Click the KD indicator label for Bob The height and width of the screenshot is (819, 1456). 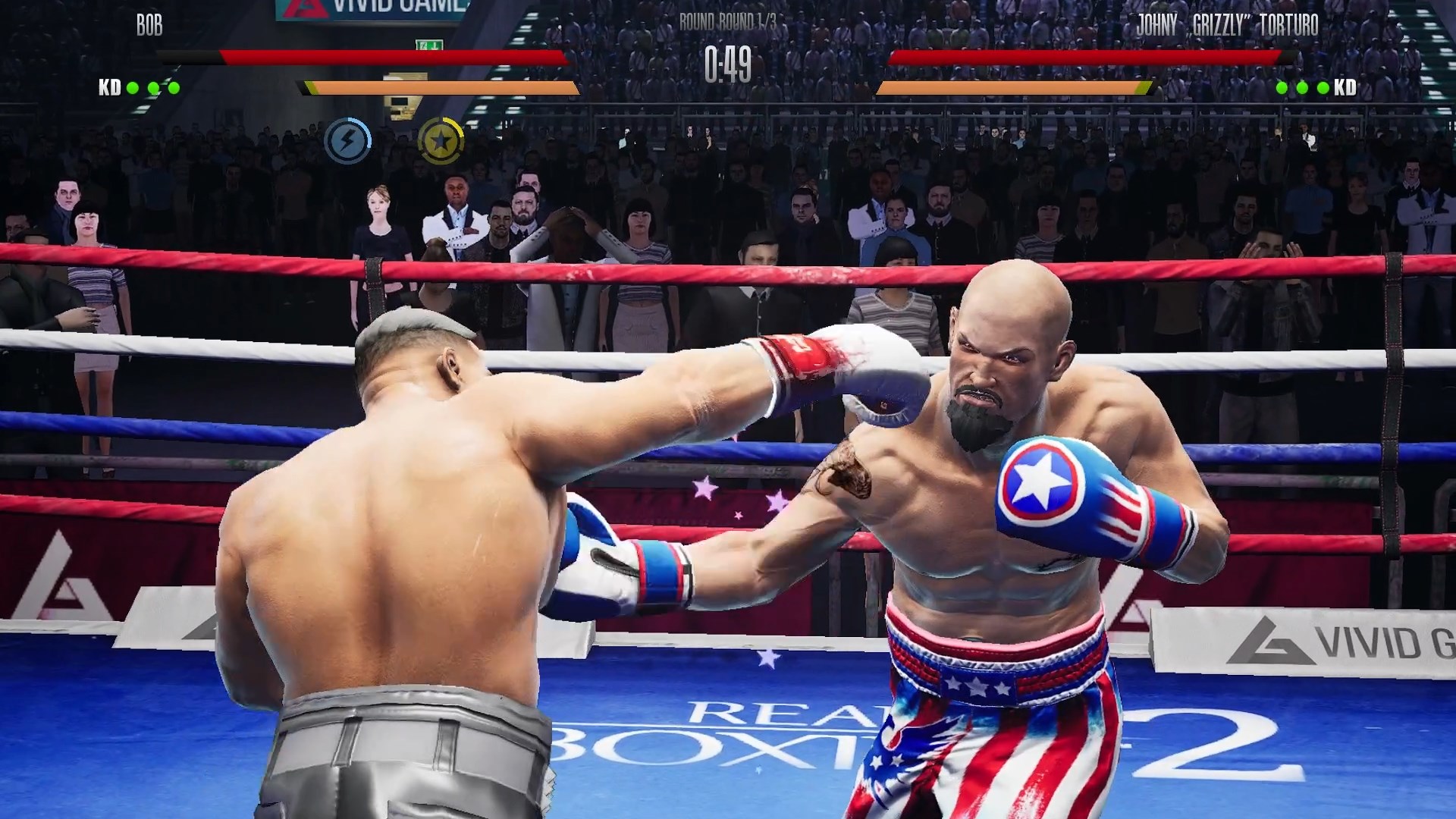108,88
